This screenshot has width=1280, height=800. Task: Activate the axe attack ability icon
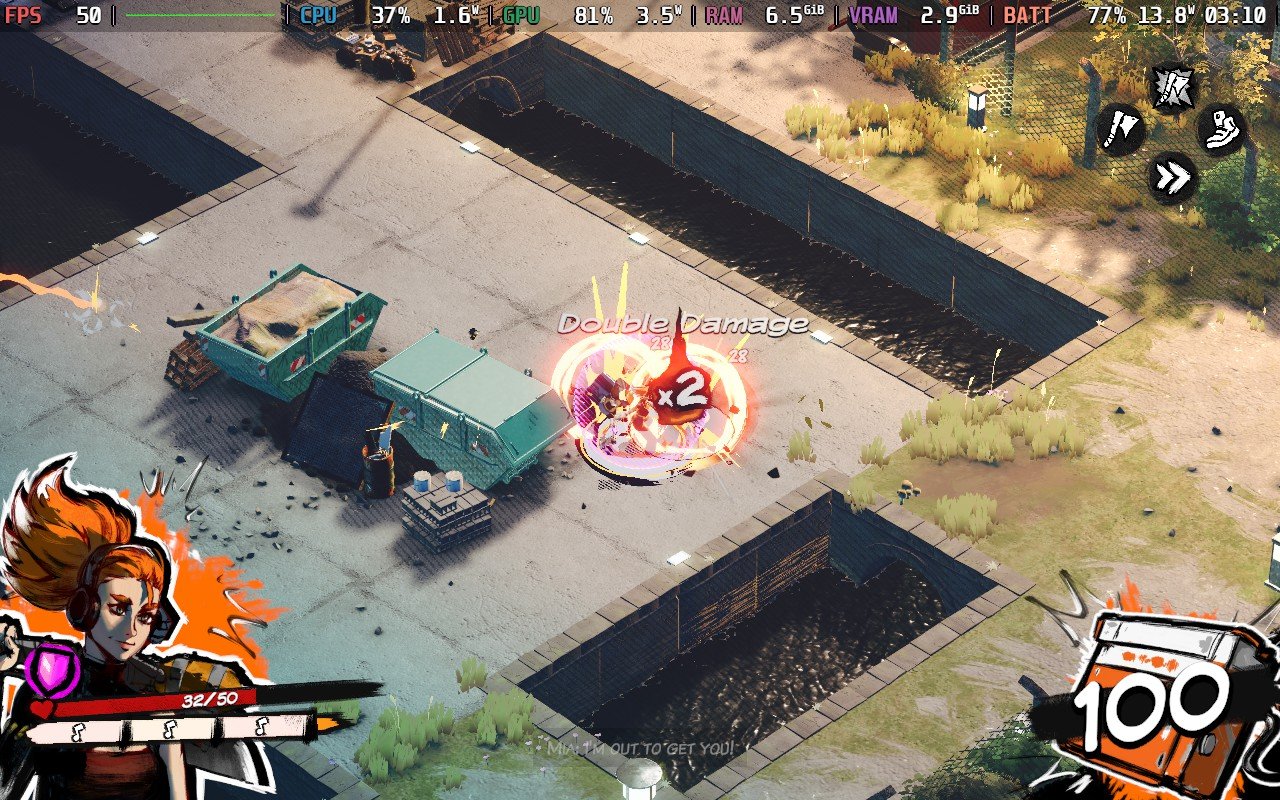[x=1120, y=130]
